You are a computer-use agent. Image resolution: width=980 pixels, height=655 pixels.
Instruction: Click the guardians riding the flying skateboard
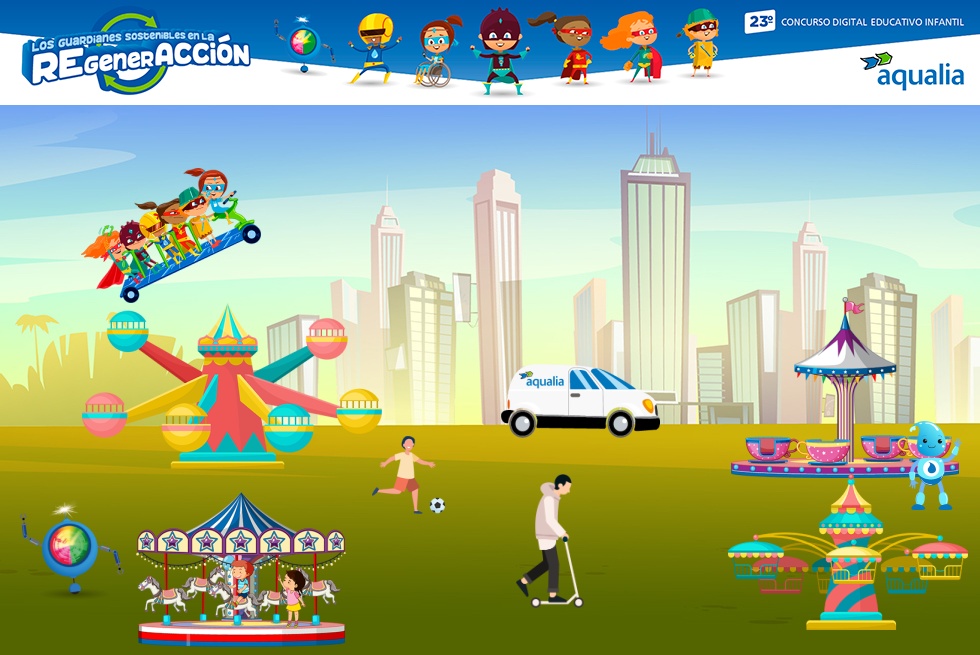click(180, 232)
